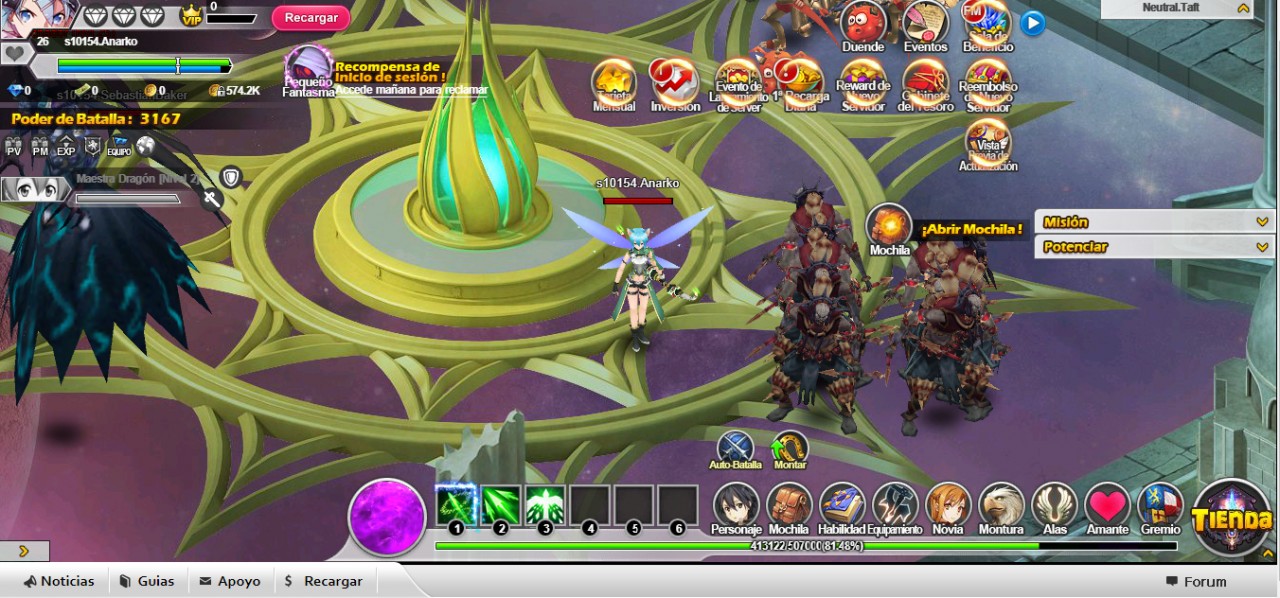
Task: Open the Montura mount menu
Action: [x=1001, y=506]
